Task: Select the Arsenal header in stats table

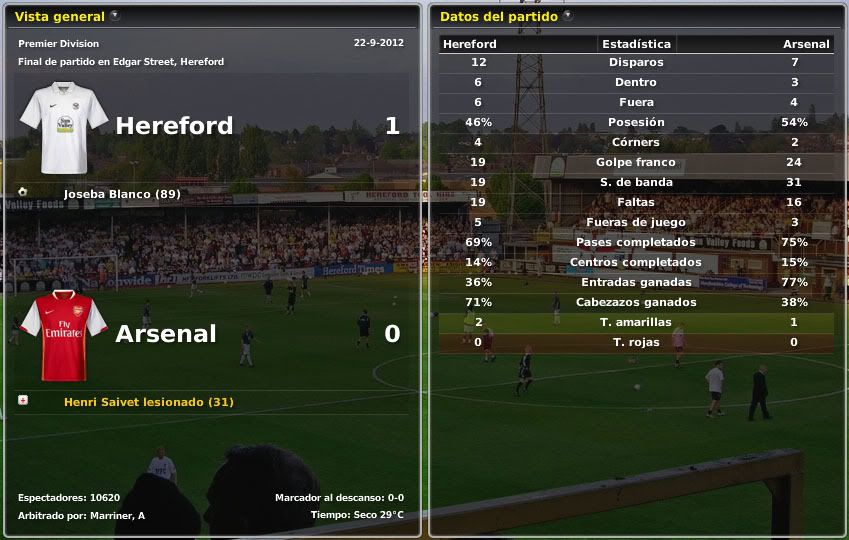Action: coord(806,44)
